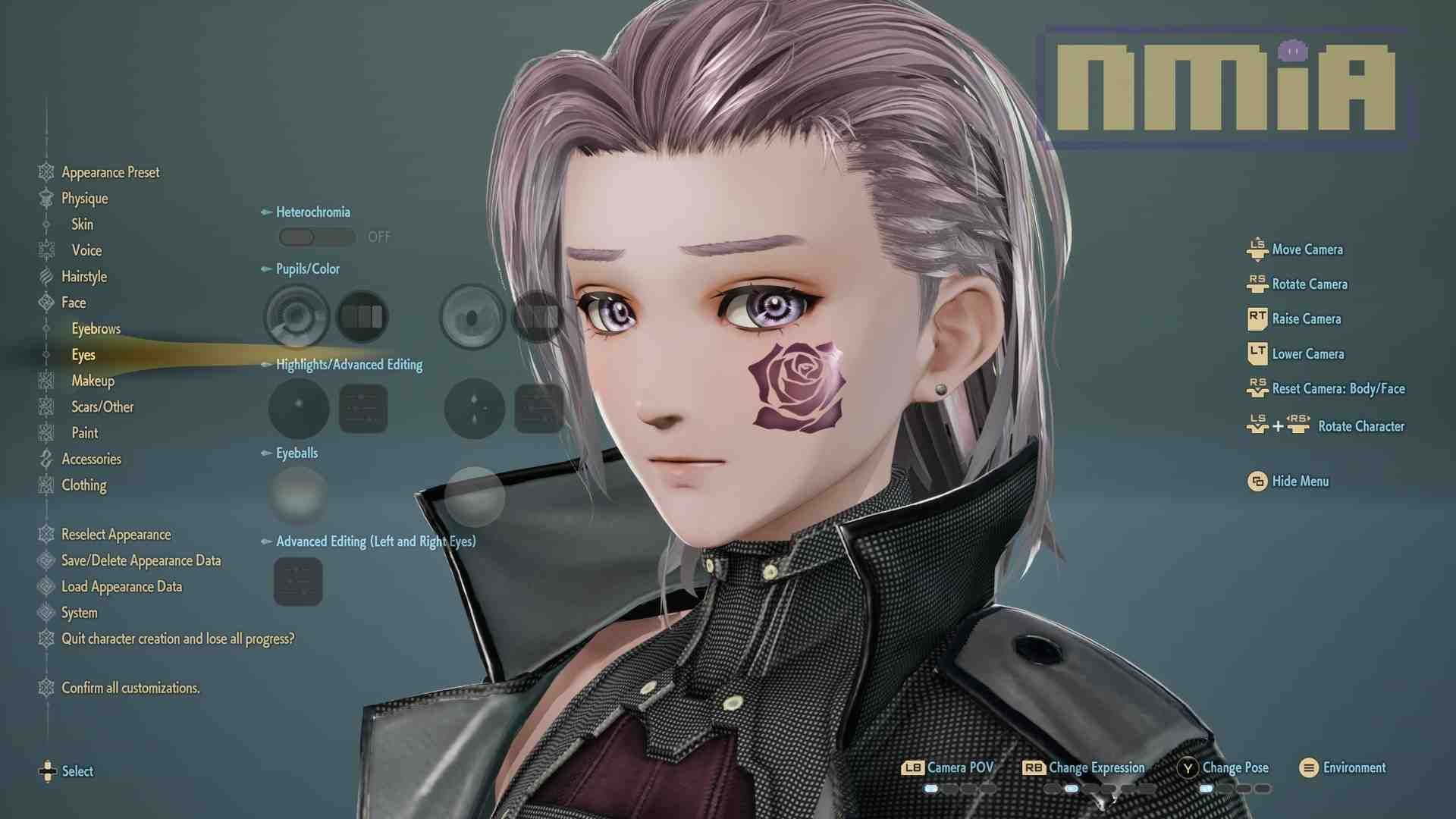Open the highlights Advanced Editing sliders icon
The width and height of the screenshot is (1456, 819).
point(362,408)
